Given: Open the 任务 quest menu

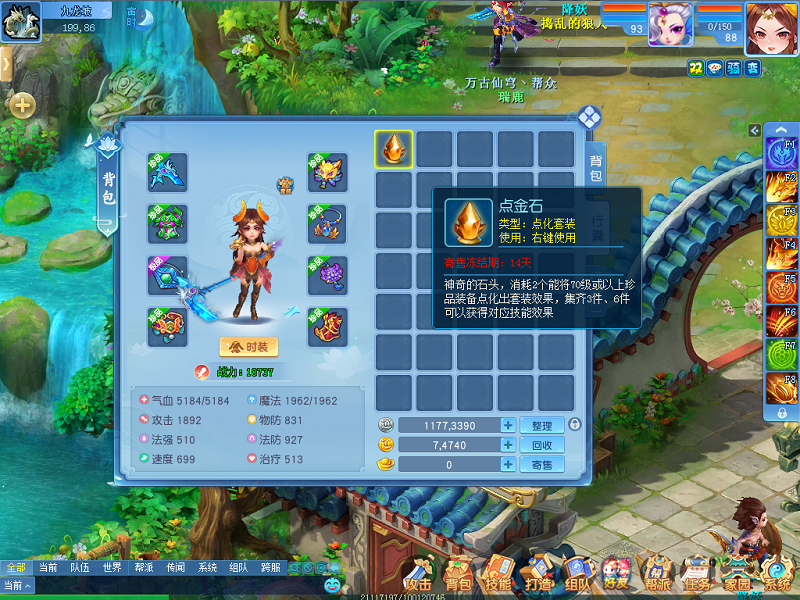Looking at the screenshot, I should click(x=695, y=575).
